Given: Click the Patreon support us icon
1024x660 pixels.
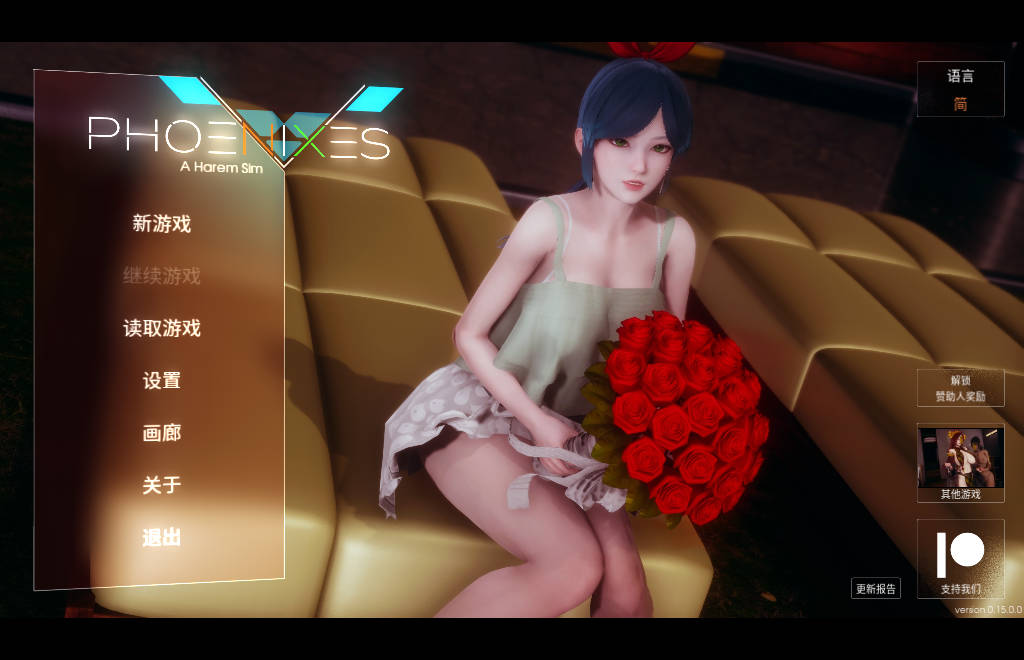Looking at the screenshot, I should point(960,558).
